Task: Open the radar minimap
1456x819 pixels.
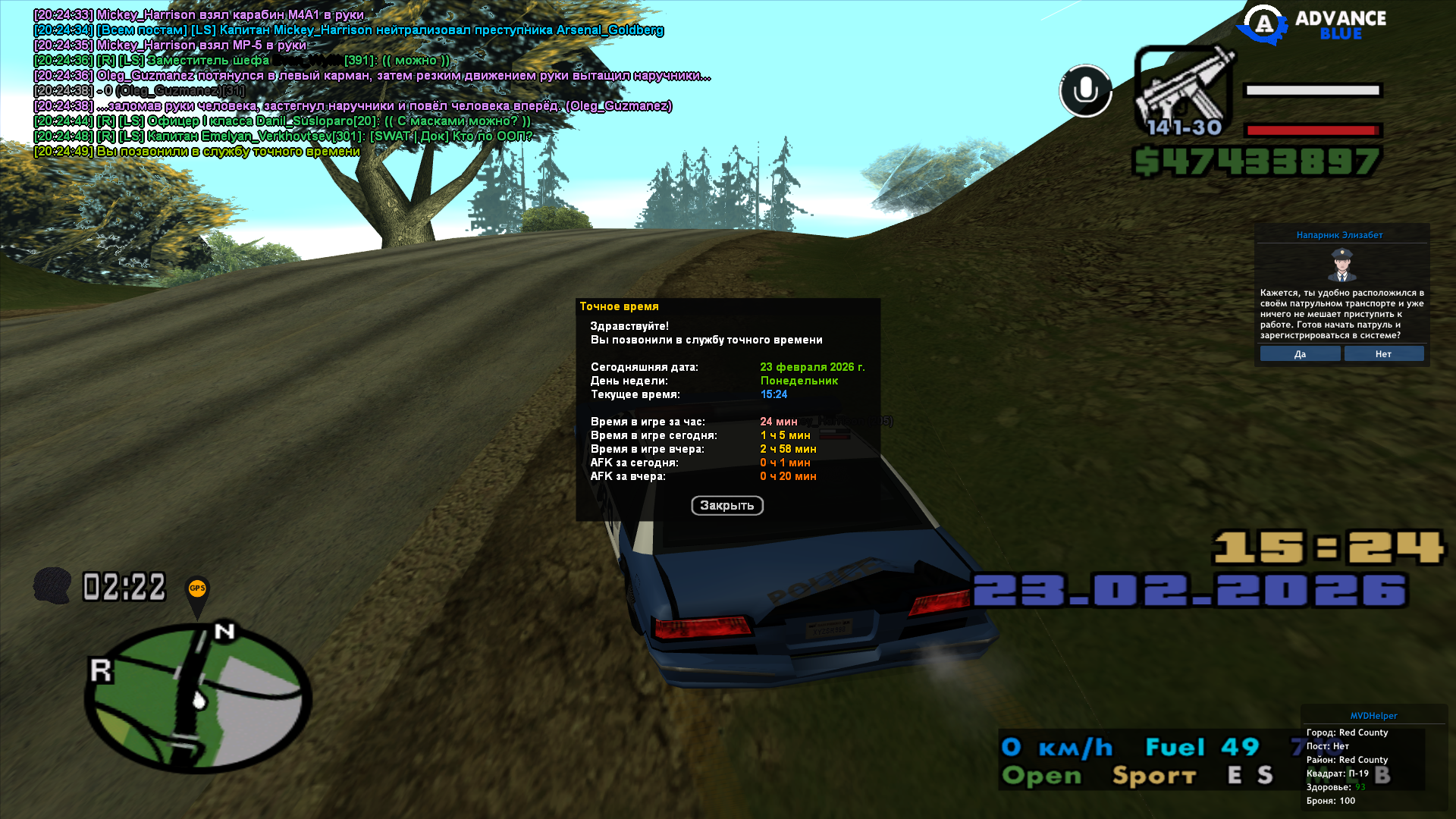Action: (x=197, y=698)
